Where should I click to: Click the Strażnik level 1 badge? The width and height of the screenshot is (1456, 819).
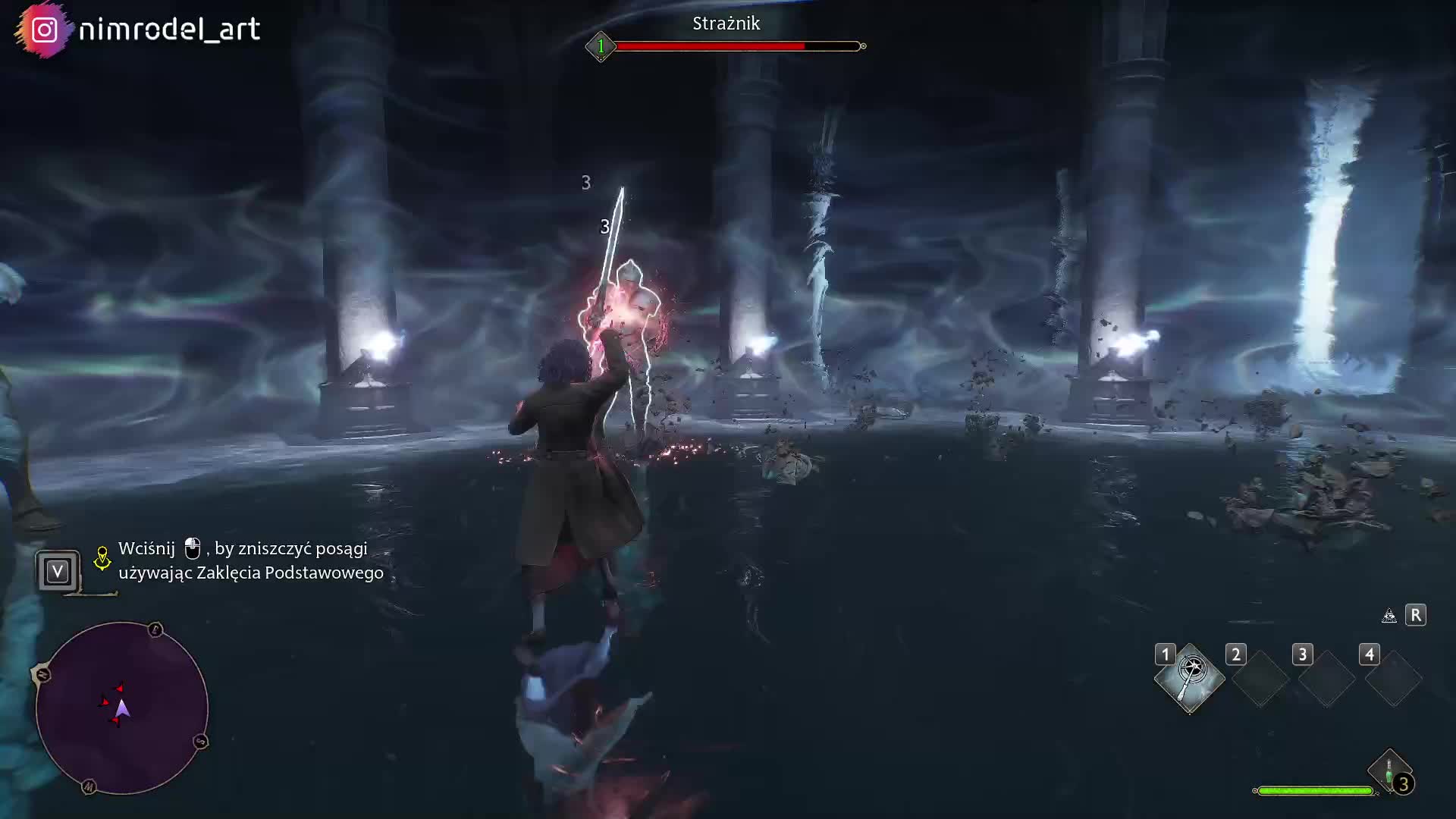click(x=601, y=46)
